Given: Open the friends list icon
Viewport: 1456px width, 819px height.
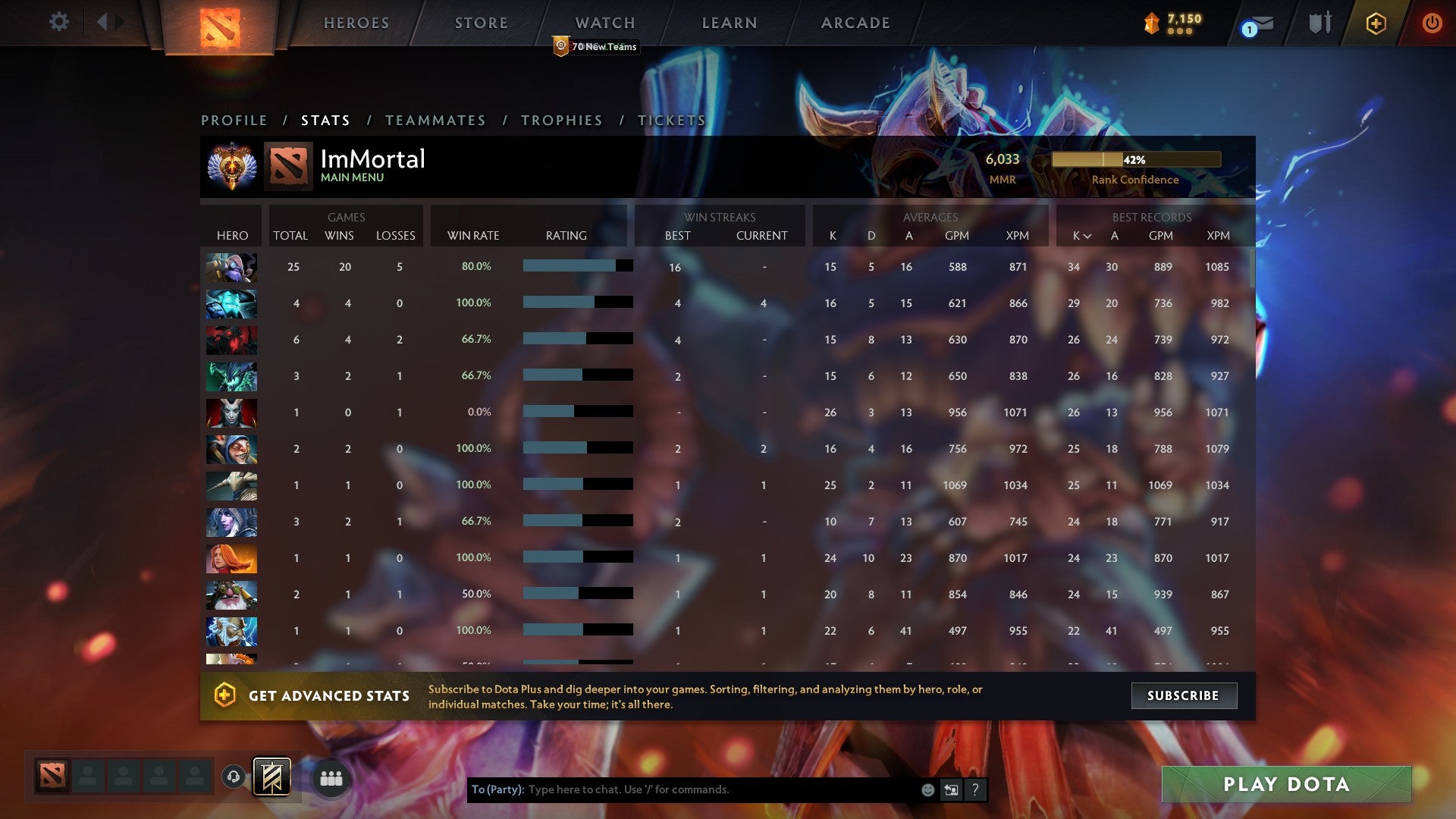Looking at the screenshot, I should click(331, 778).
